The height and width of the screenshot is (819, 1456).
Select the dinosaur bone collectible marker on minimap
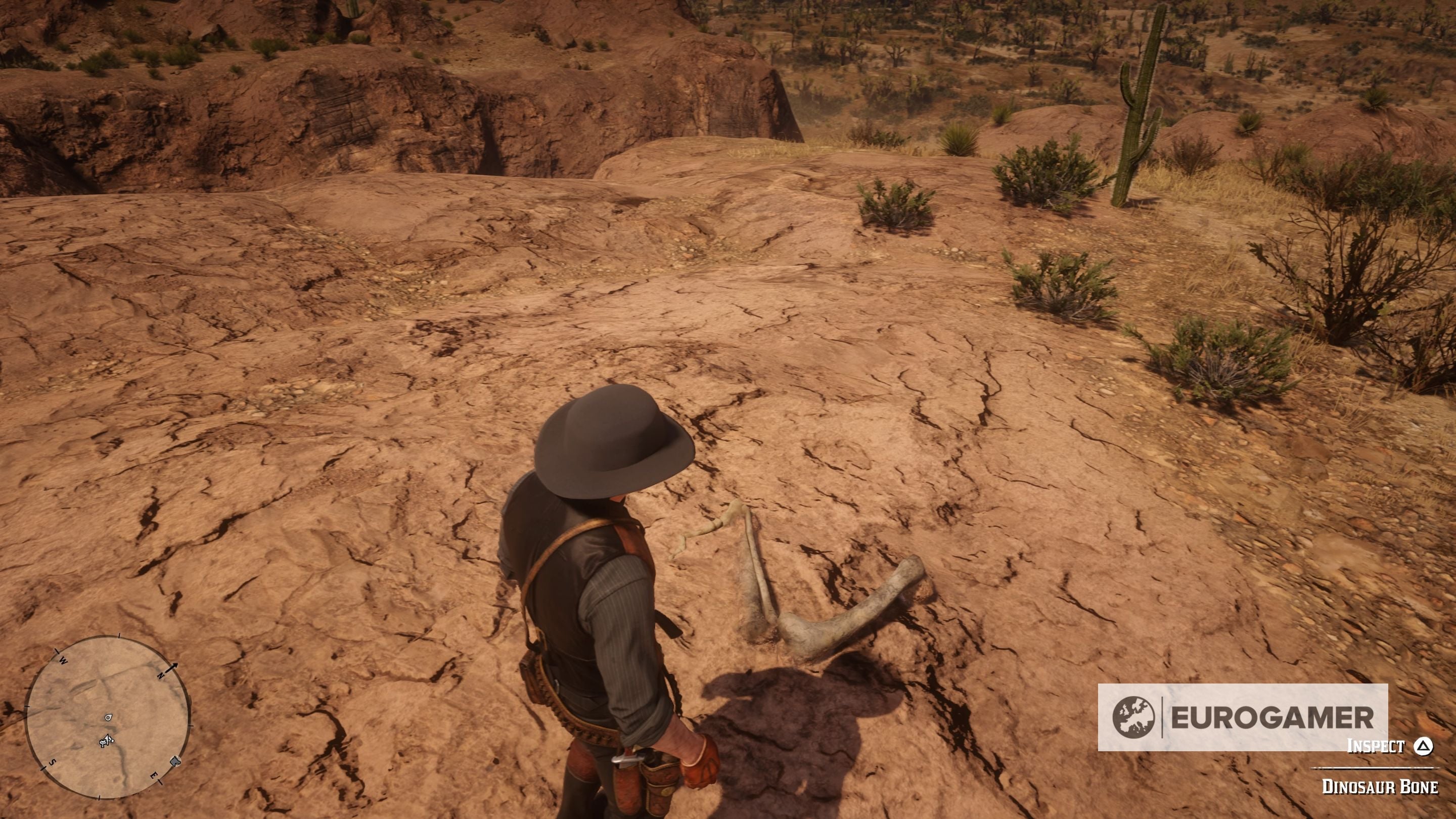coord(109,717)
